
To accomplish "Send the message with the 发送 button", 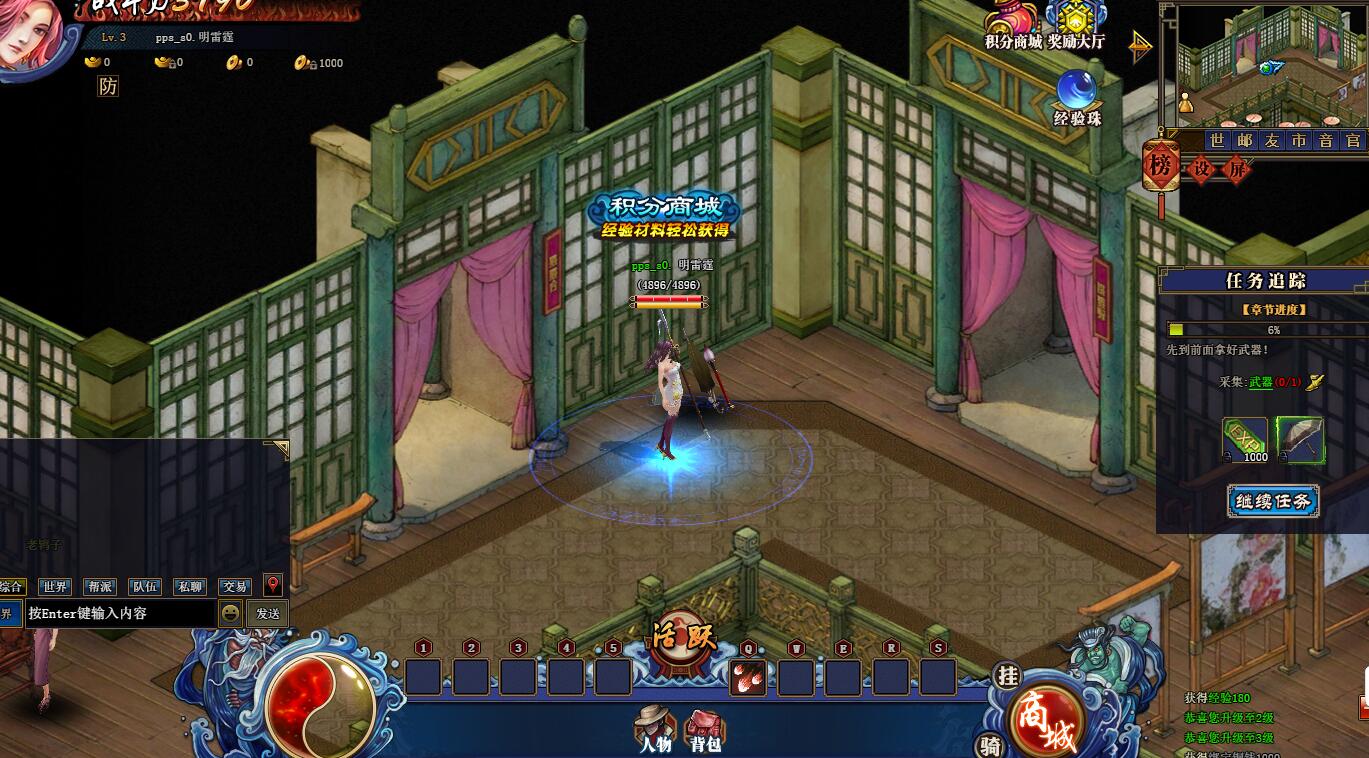I will [x=268, y=613].
